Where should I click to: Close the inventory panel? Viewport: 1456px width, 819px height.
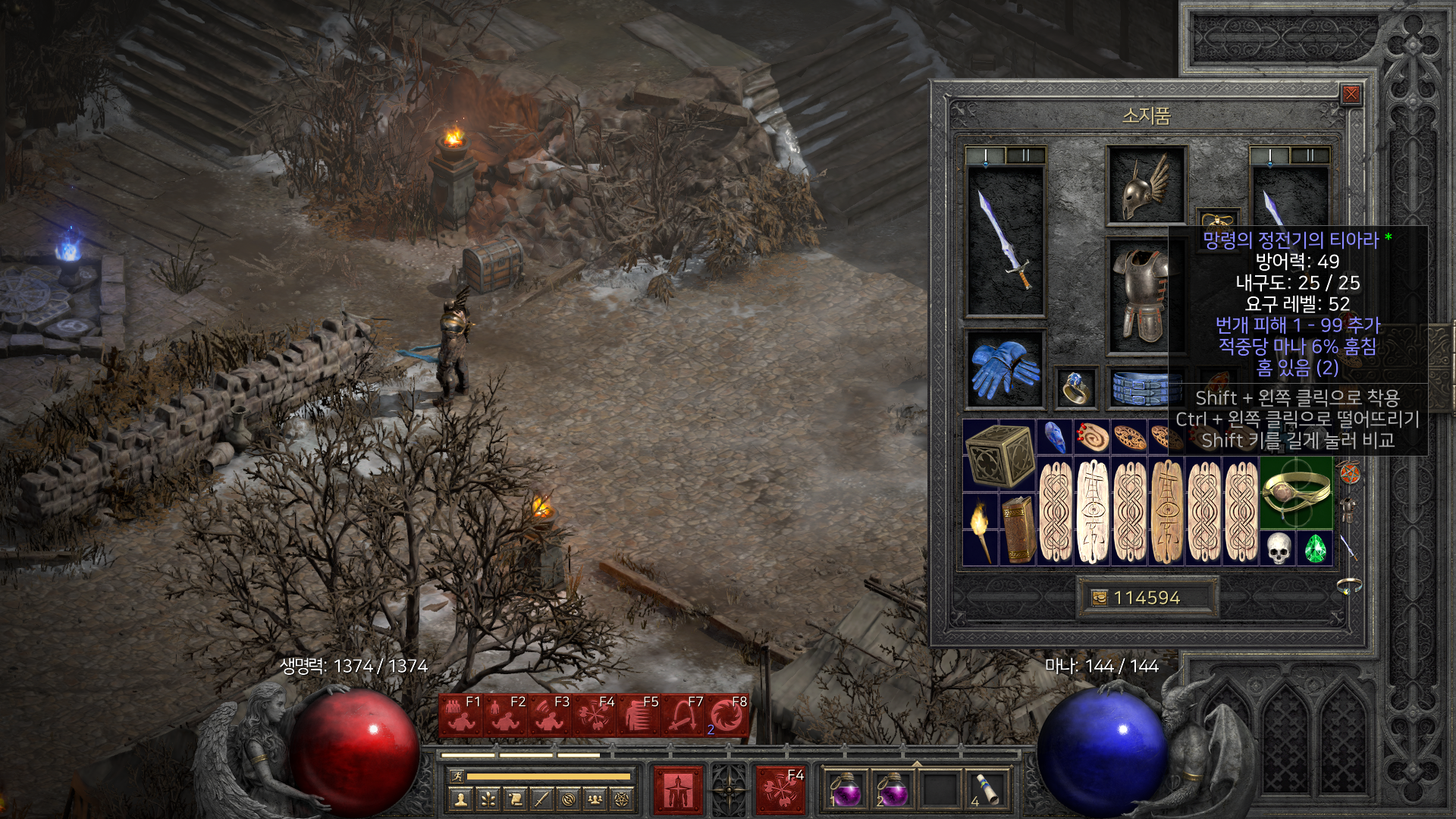tap(1351, 94)
